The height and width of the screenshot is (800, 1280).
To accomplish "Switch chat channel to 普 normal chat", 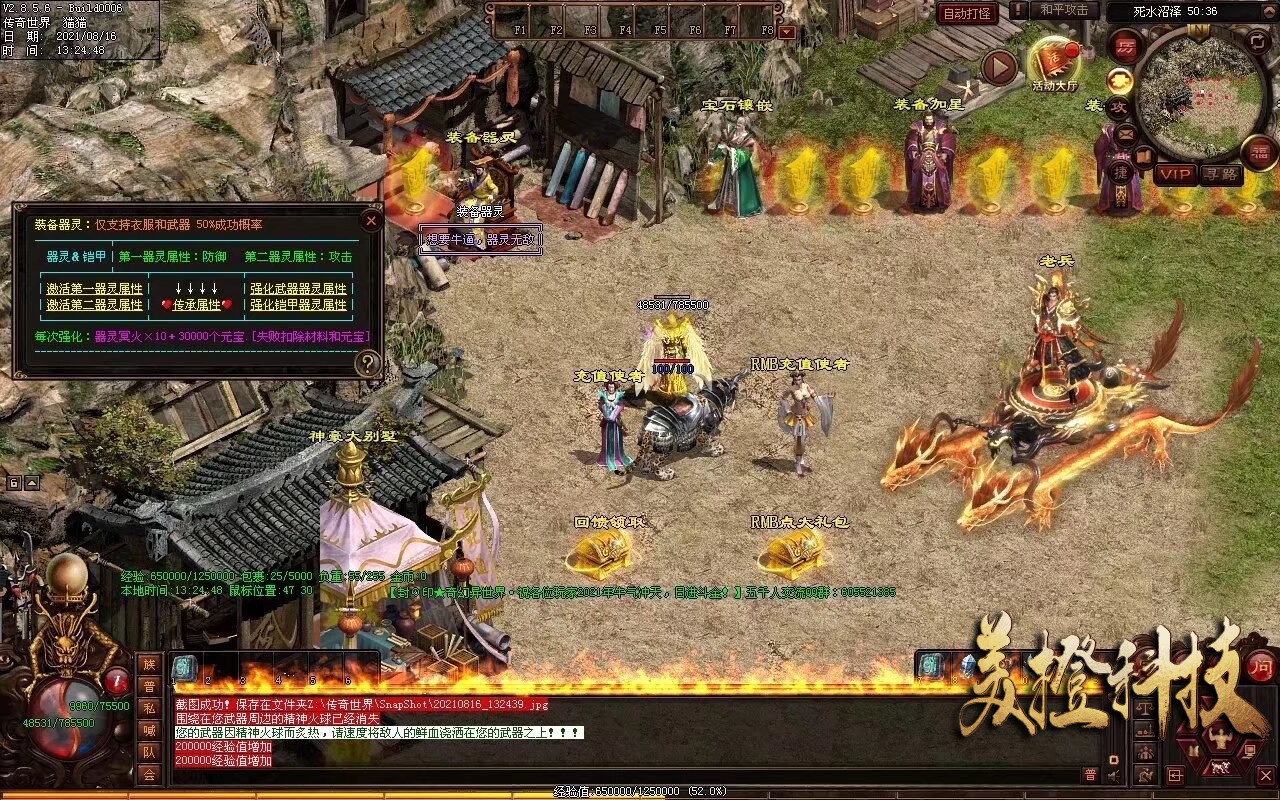I will click(x=1090, y=774).
